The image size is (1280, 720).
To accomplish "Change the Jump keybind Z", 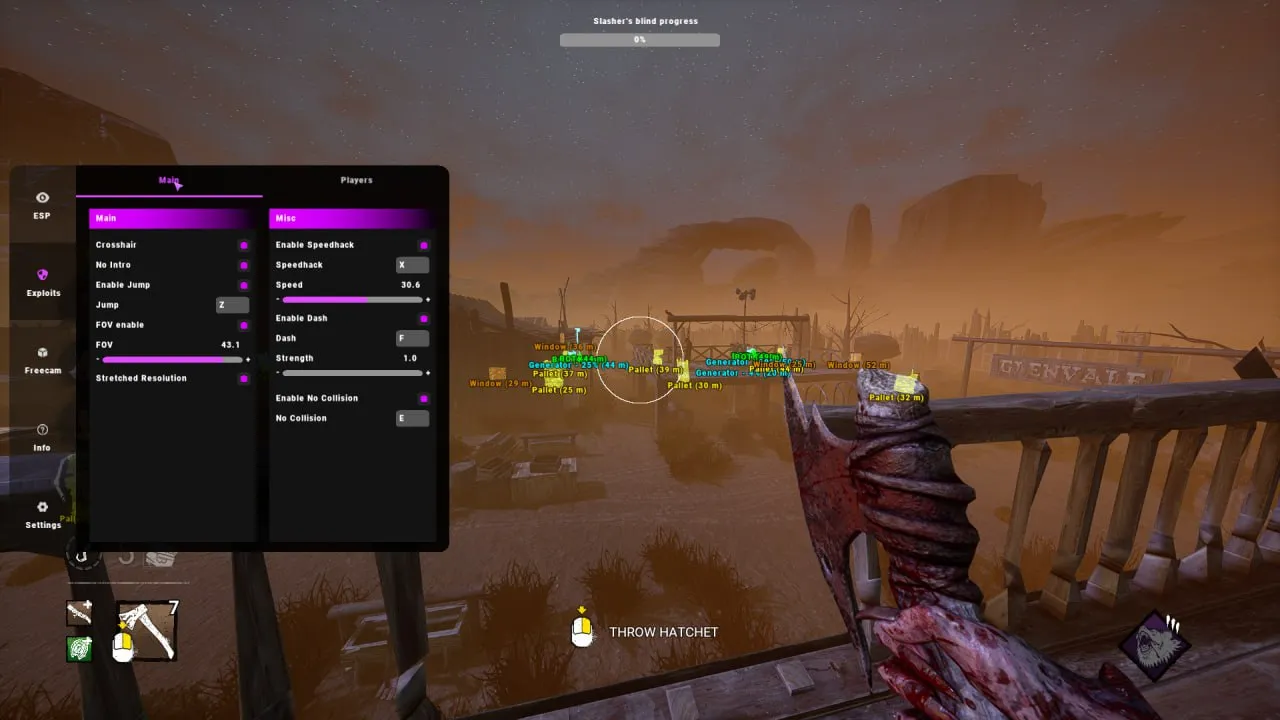I will (x=232, y=305).
